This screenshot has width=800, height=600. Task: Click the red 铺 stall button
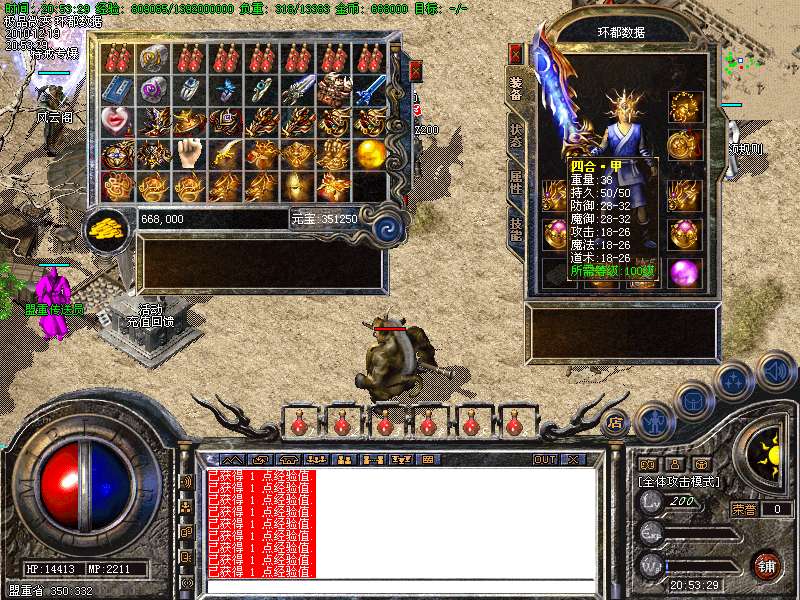(766, 563)
